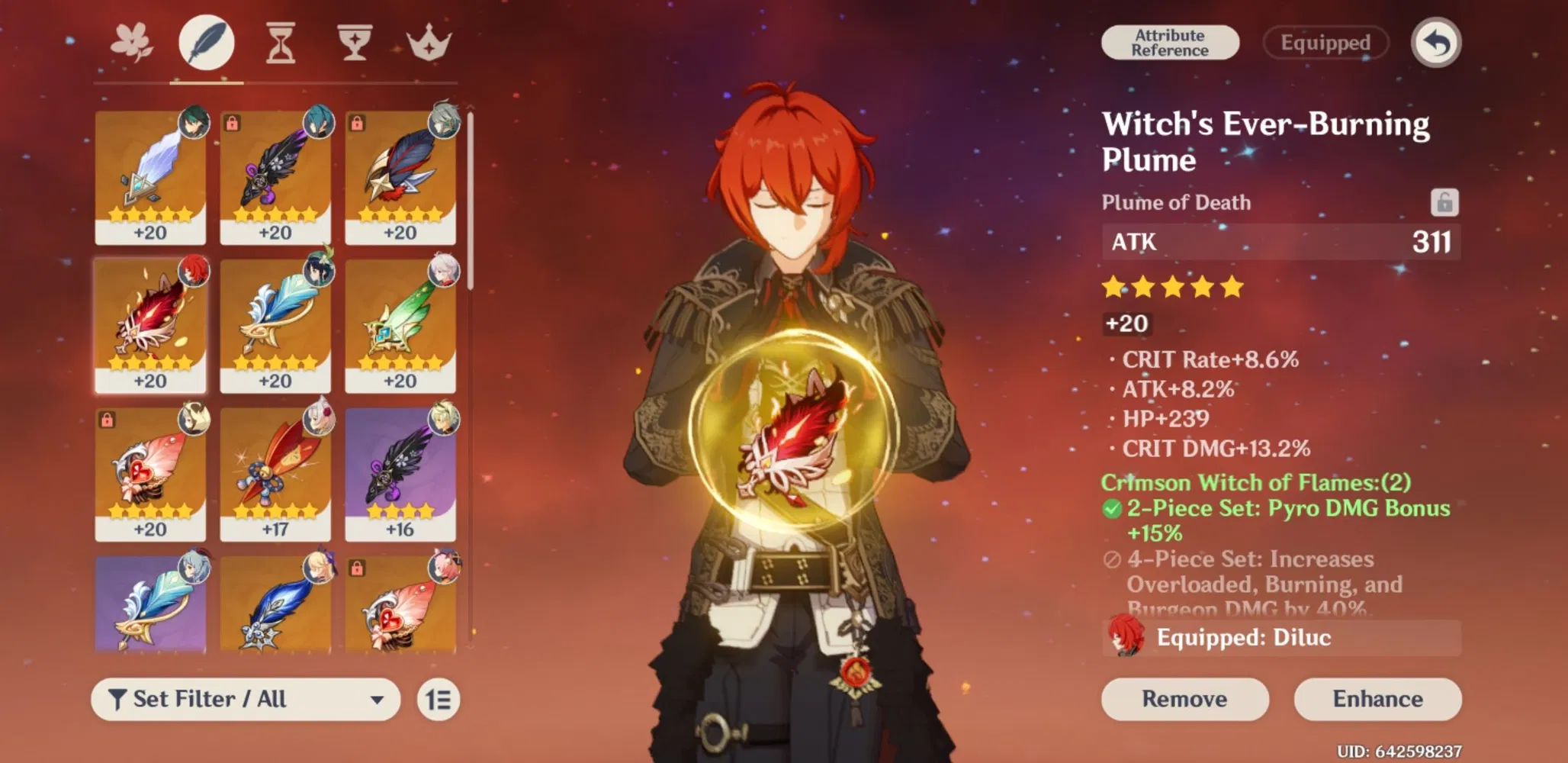
Task: Switch to the Flower of Life tab
Action: point(131,43)
